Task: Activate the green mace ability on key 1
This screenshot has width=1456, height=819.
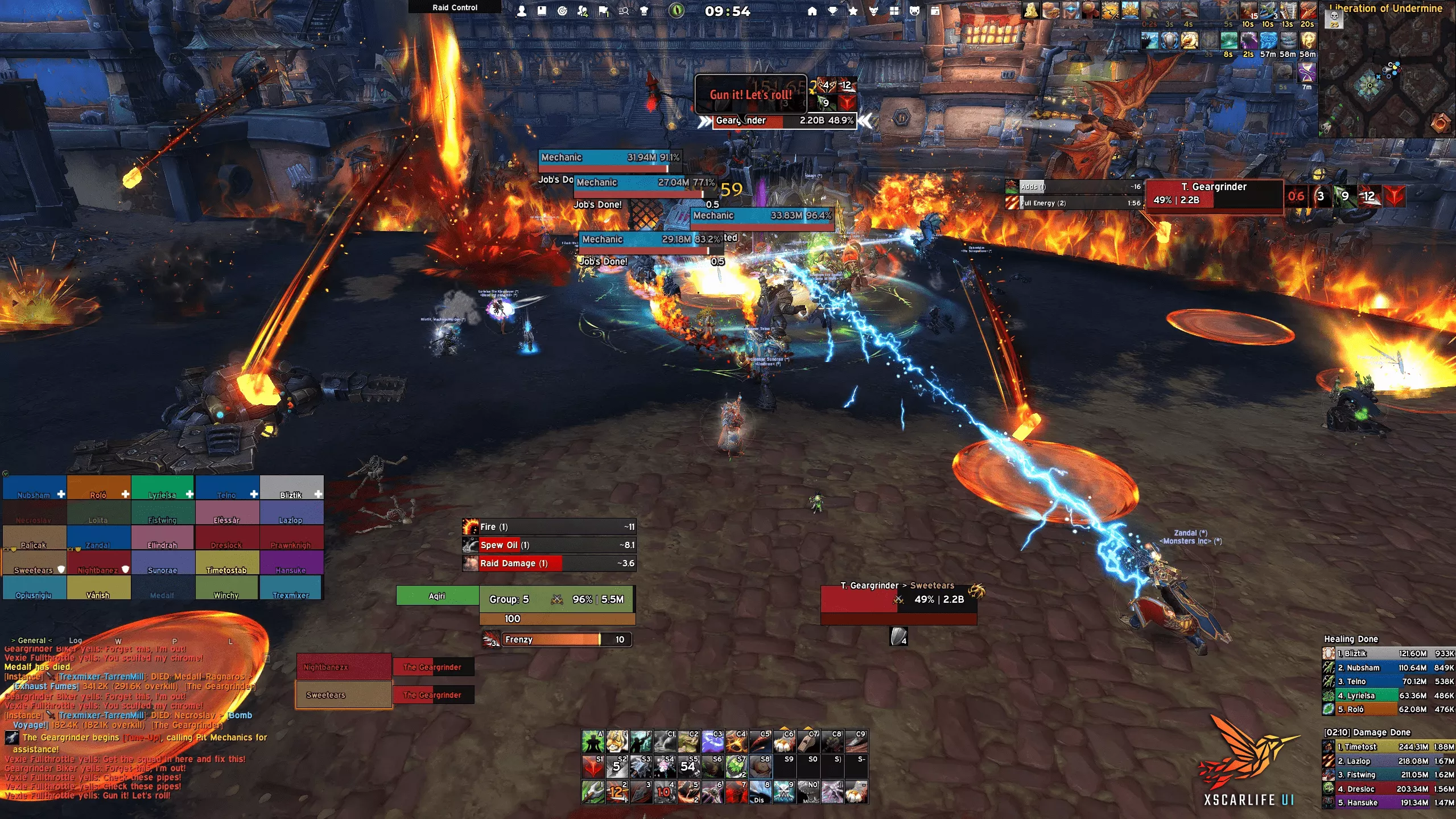Action: point(593,792)
